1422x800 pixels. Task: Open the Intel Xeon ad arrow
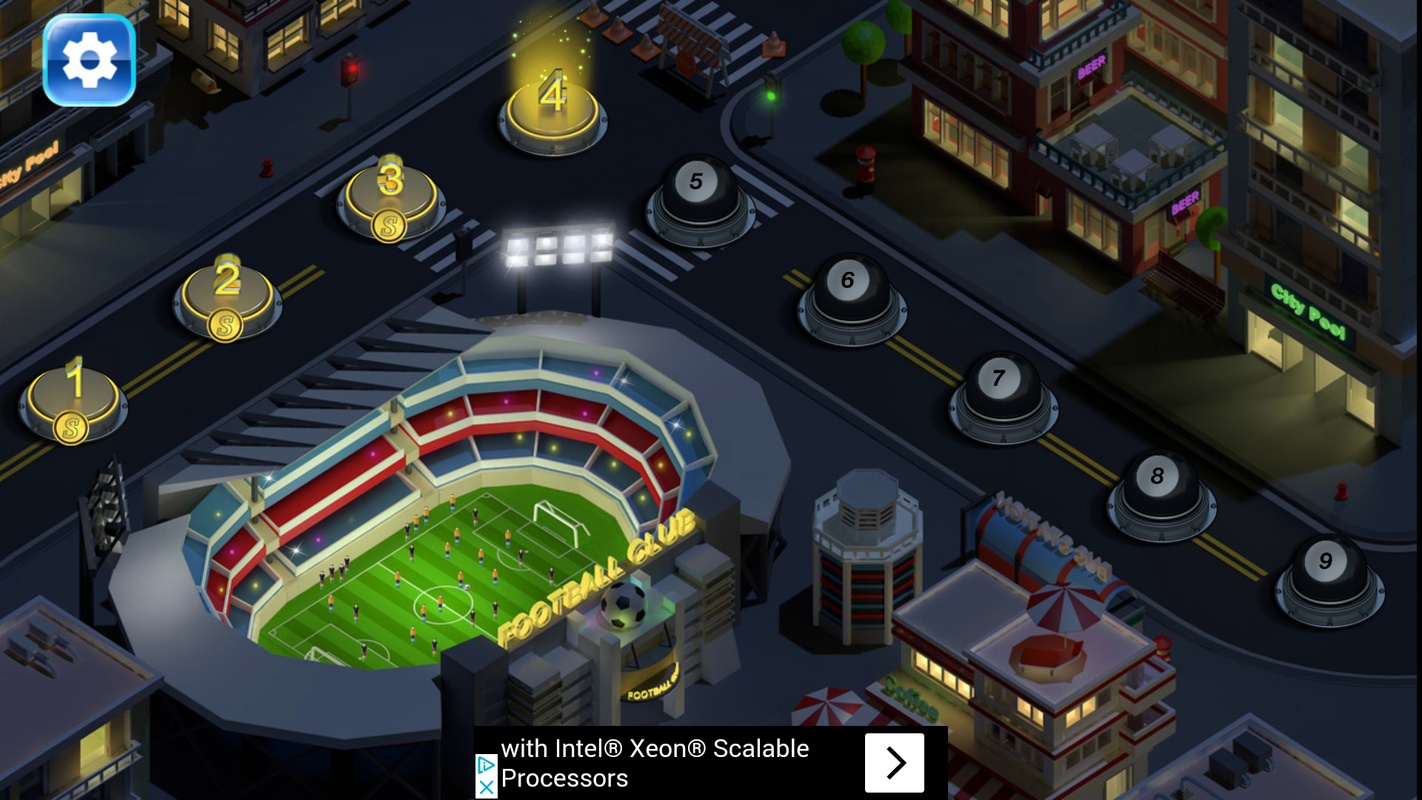tap(894, 763)
